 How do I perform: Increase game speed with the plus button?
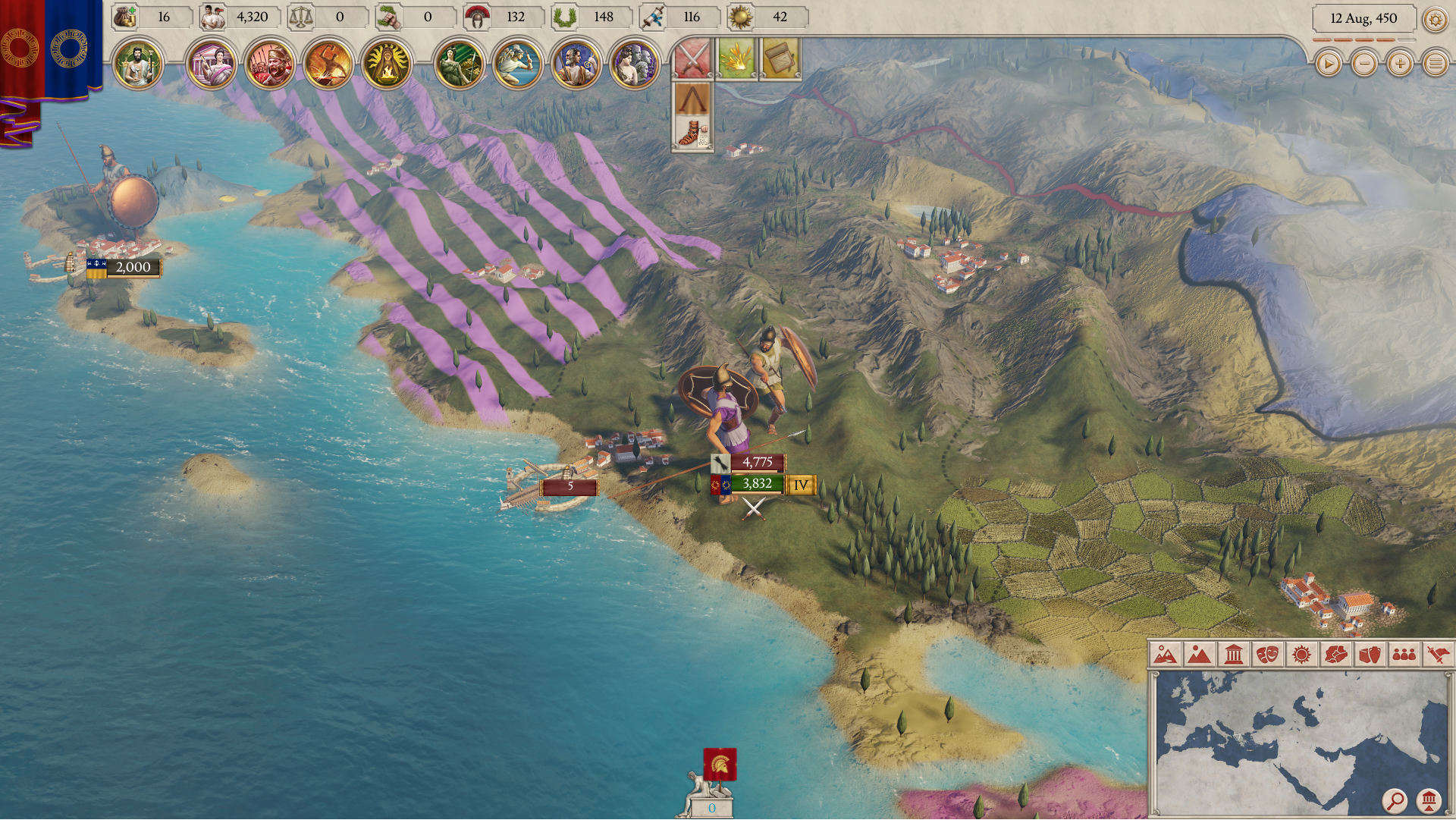(1401, 64)
